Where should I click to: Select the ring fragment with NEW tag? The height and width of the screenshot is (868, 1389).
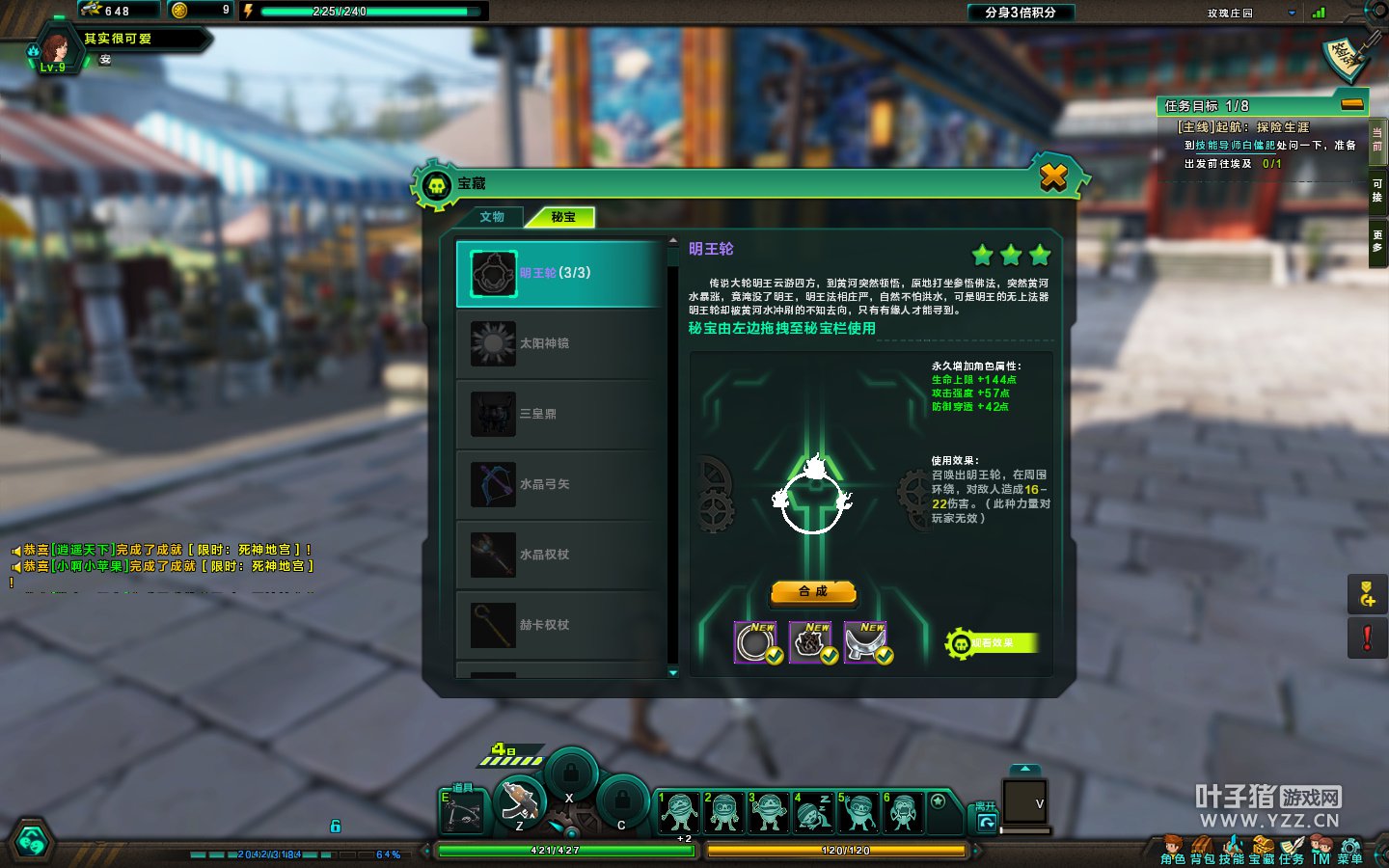tap(756, 642)
